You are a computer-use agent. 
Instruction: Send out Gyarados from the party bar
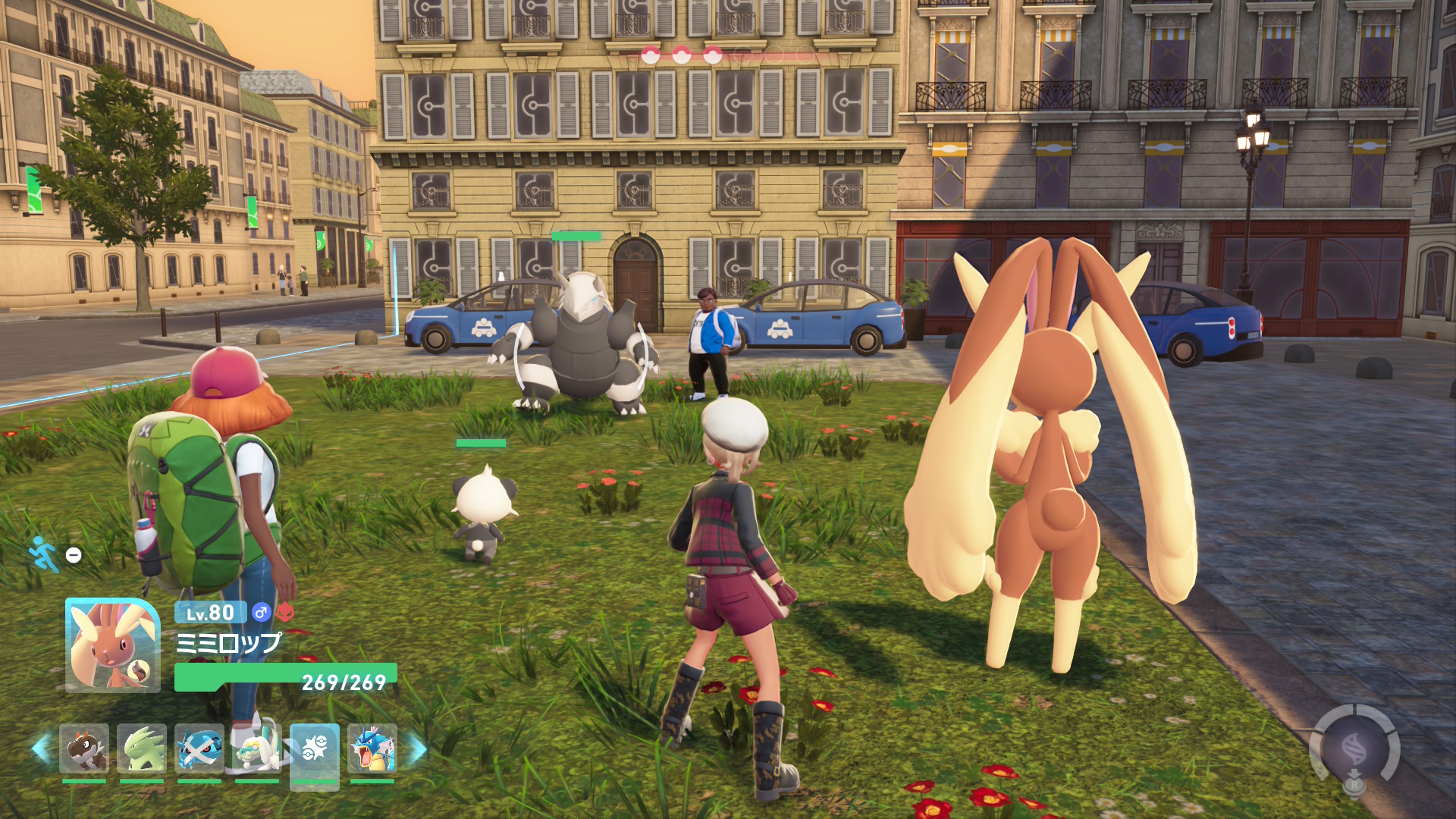(372, 748)
